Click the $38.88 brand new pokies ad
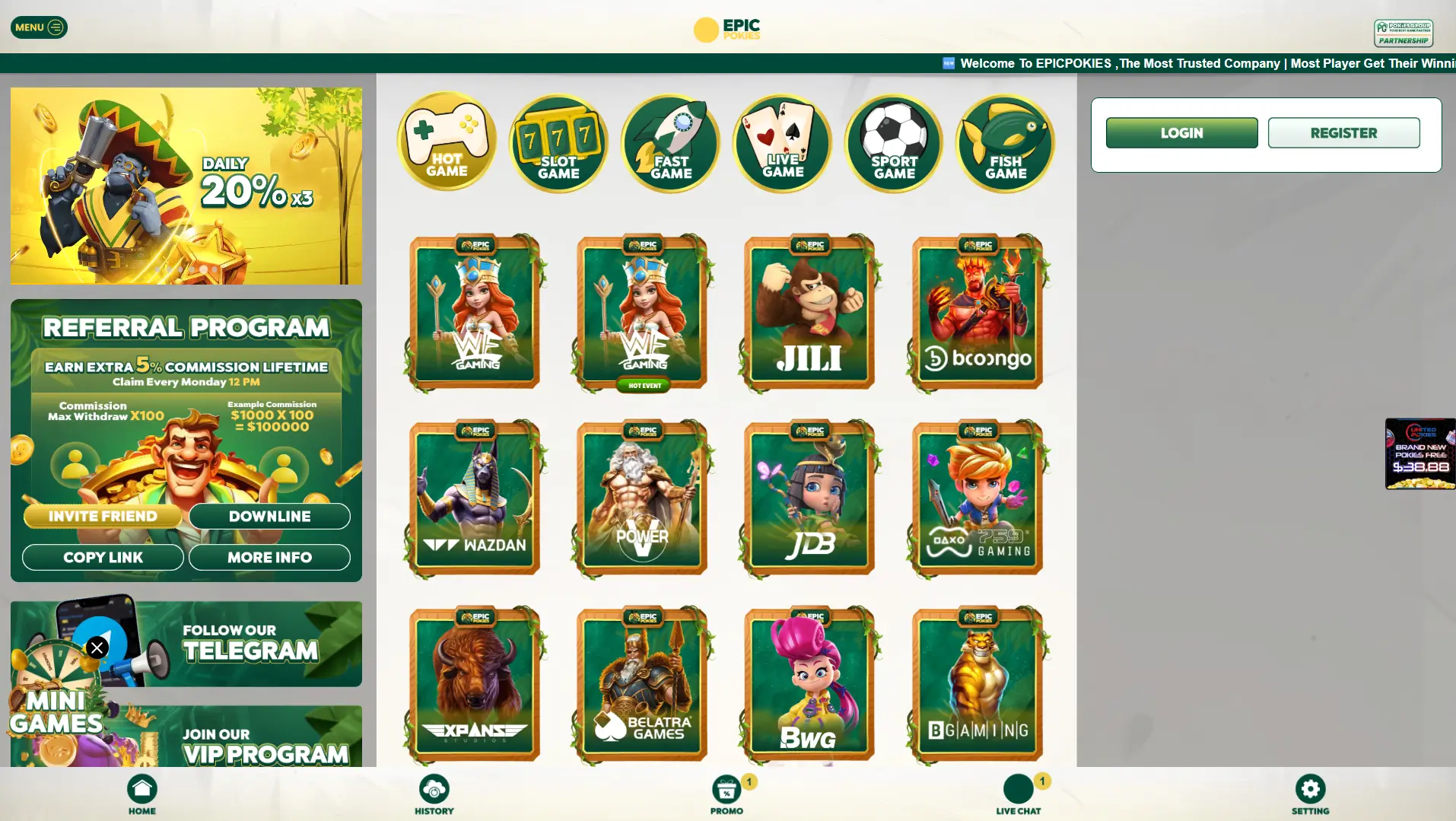Viewport: 1456px width, 821px height. click(1419, 453)
